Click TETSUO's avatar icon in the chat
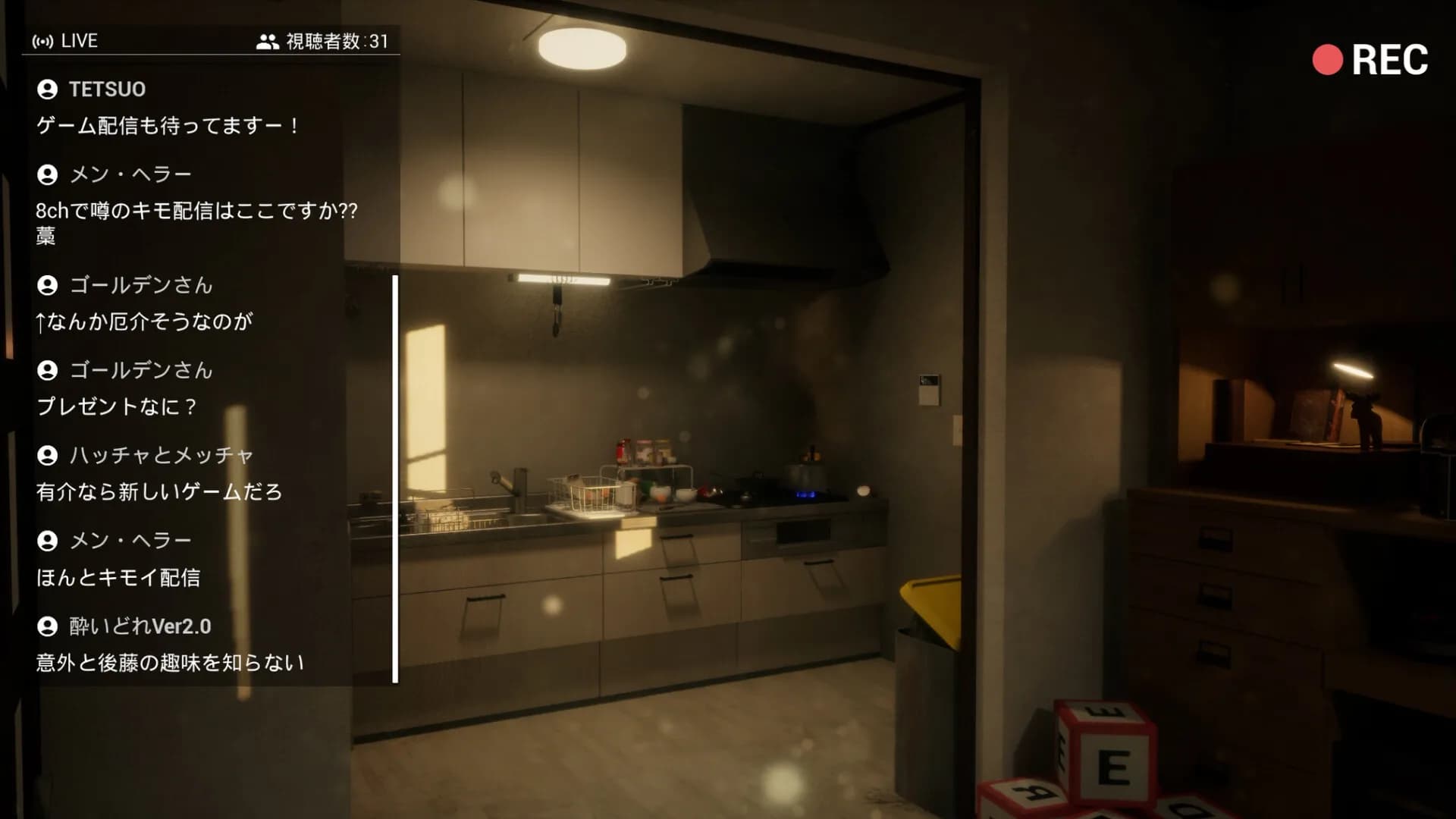This screenshot has height=819, width=1456. [48, 89]
